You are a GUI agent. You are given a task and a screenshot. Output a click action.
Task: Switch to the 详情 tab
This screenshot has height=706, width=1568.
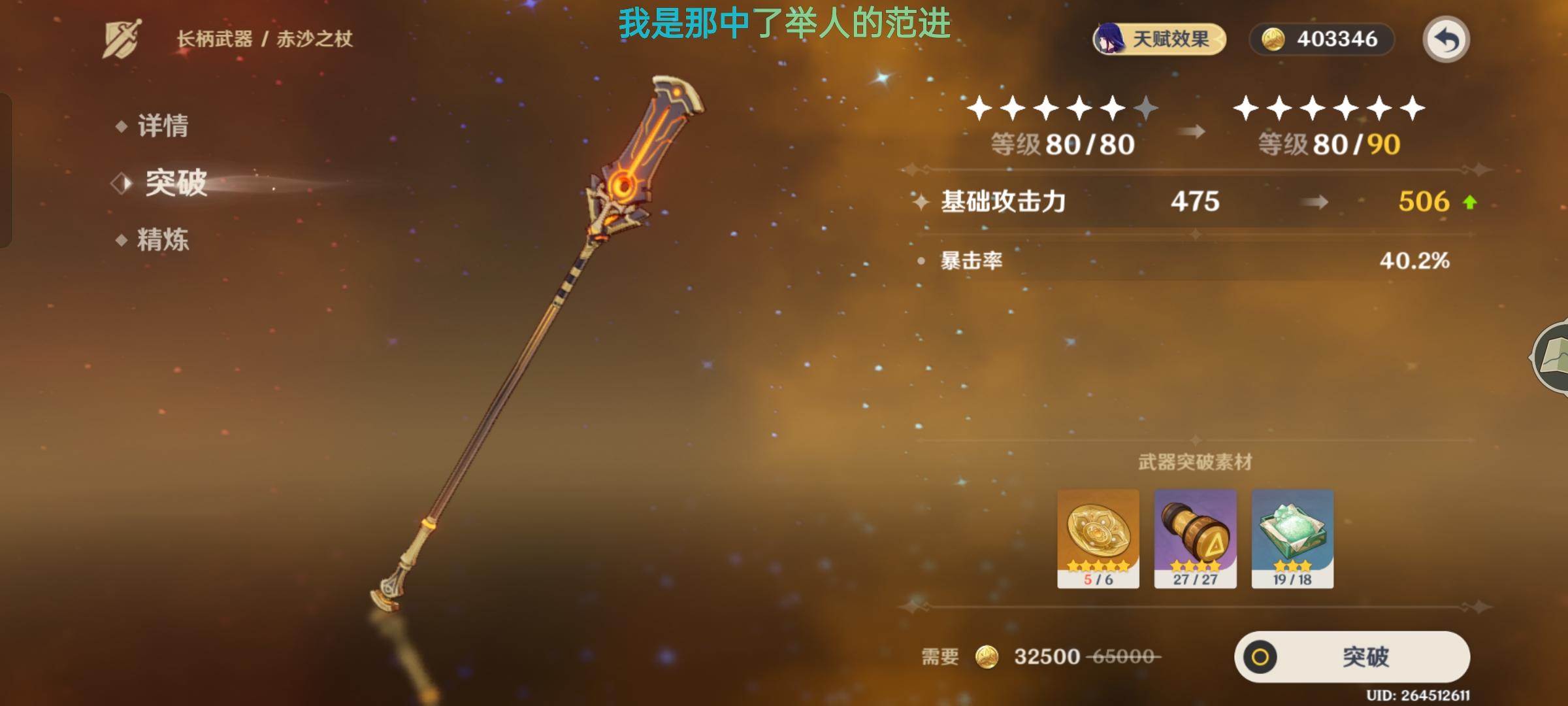[162, 127]
